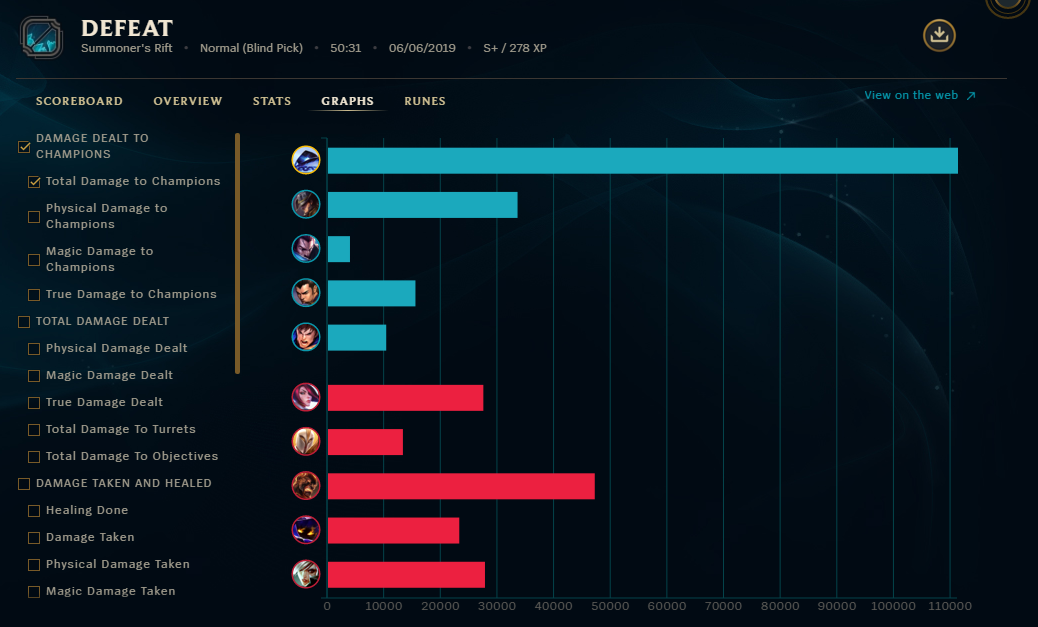Enable the Healing Done graph
The width and height of the screenshot is (1038, 627).
(x=34, y=511)
